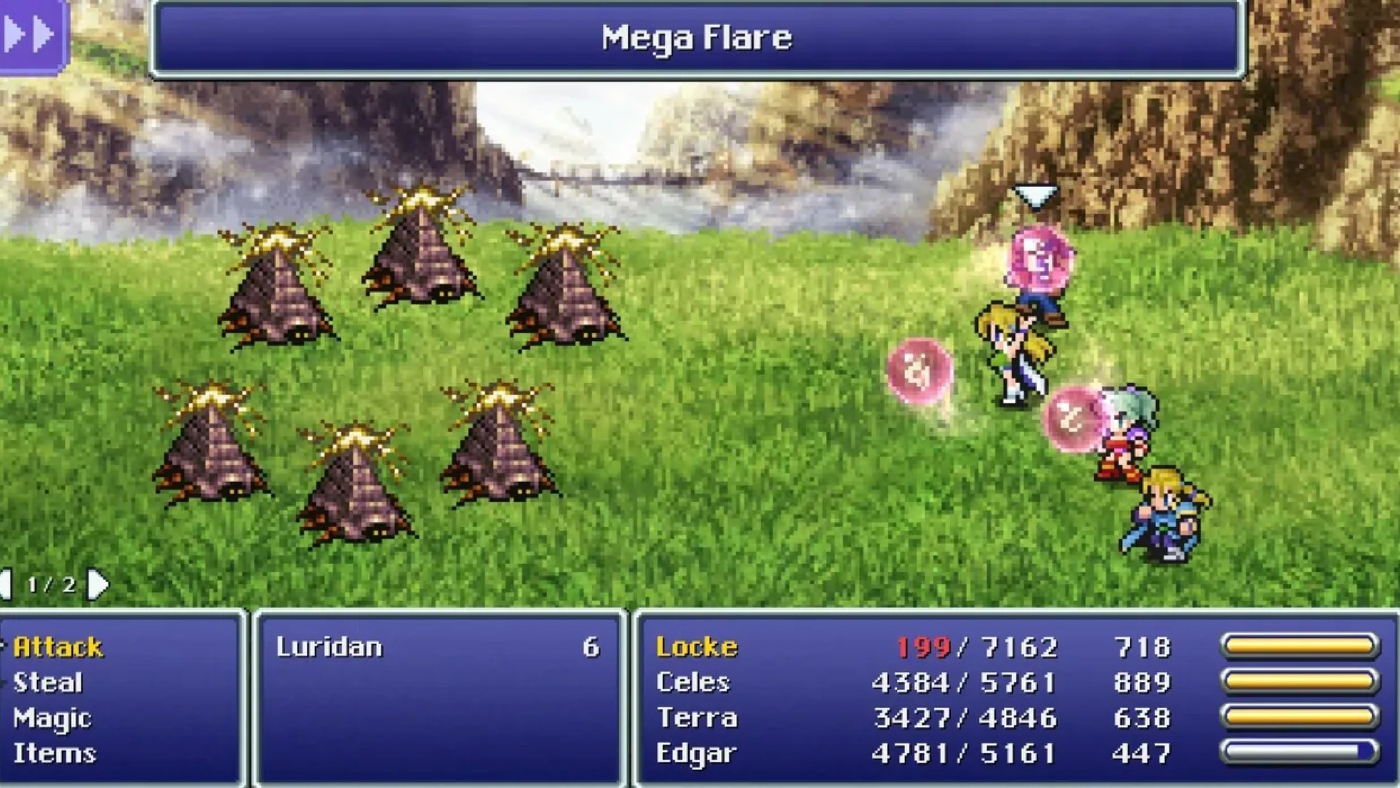Click Locke's red HP value 199
This screenshot has width=1400, height=788.
coord(923,647)
